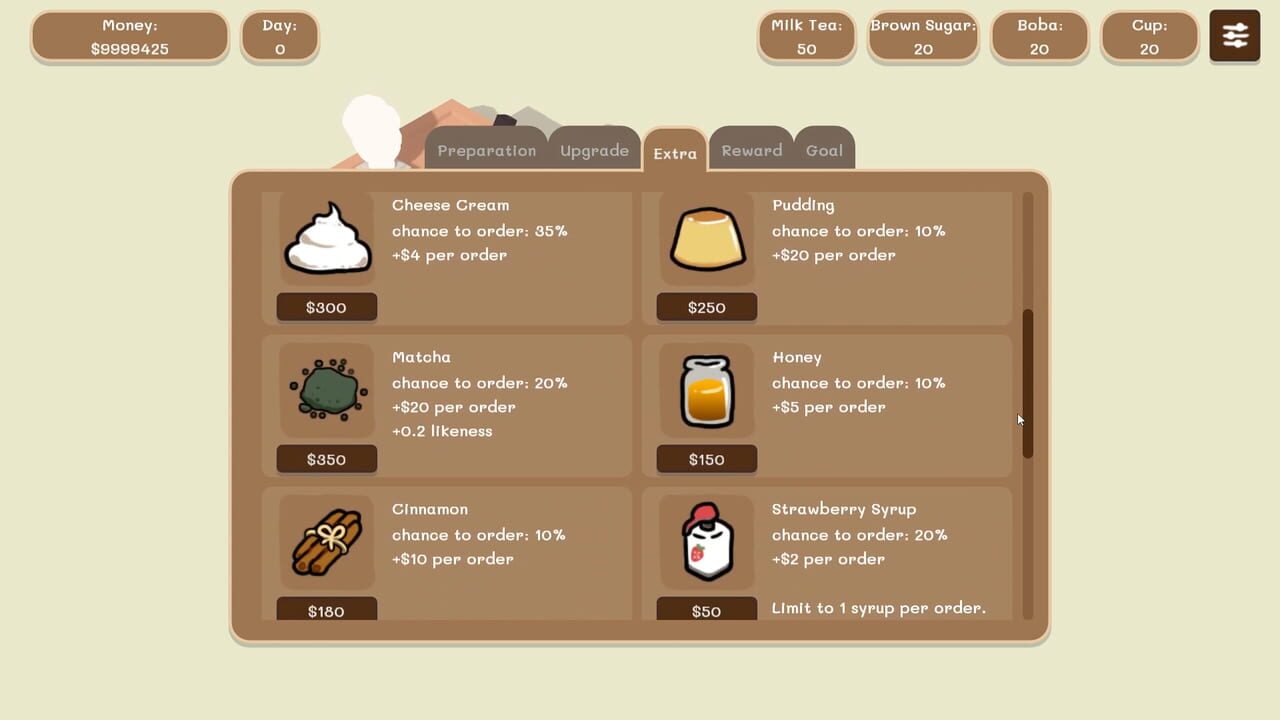1280x720 pixels.
Task: Click the Pudding dessert icon
Action: 707,238
